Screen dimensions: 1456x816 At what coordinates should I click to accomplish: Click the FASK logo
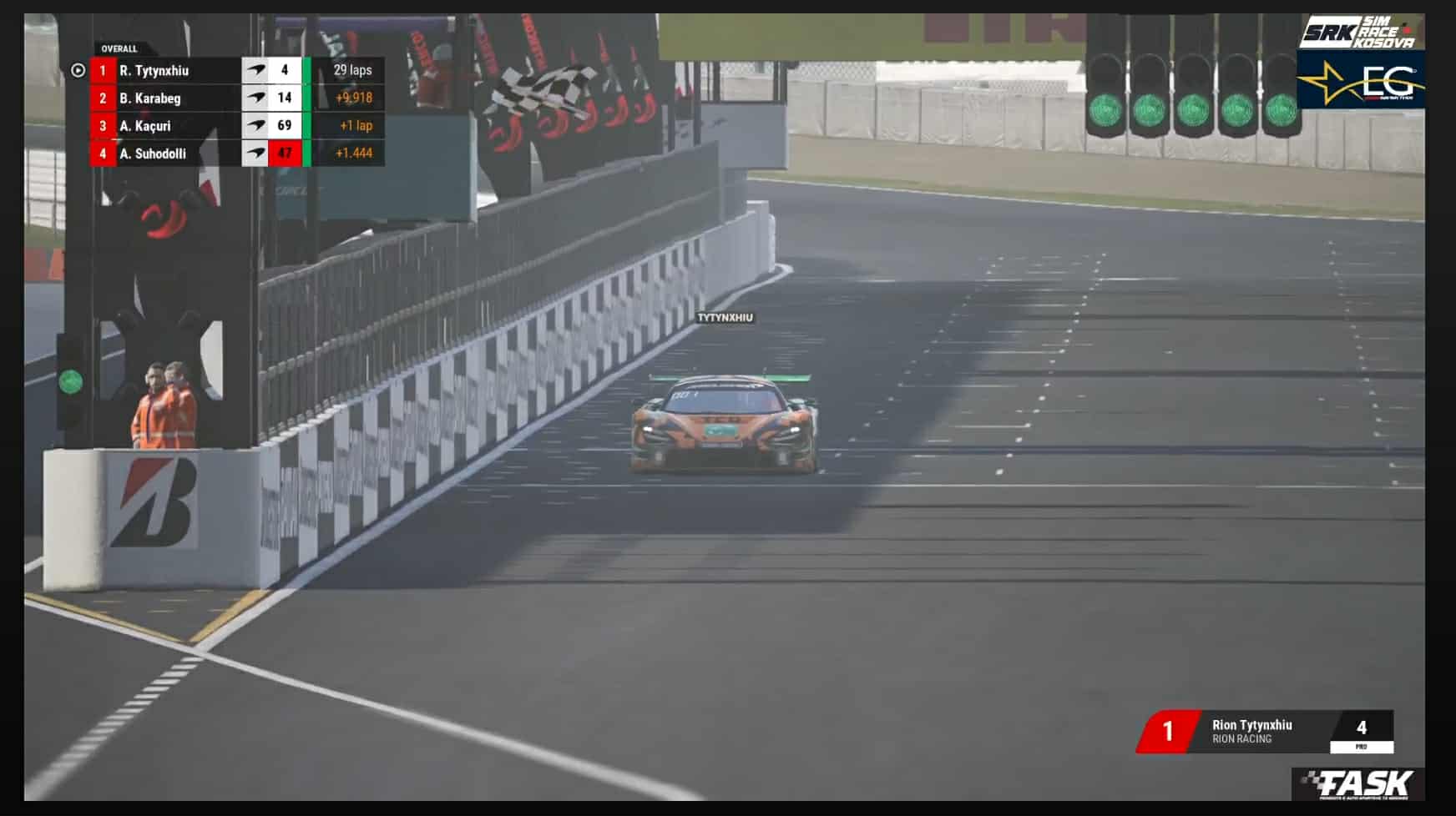[x=1360, y=784]
